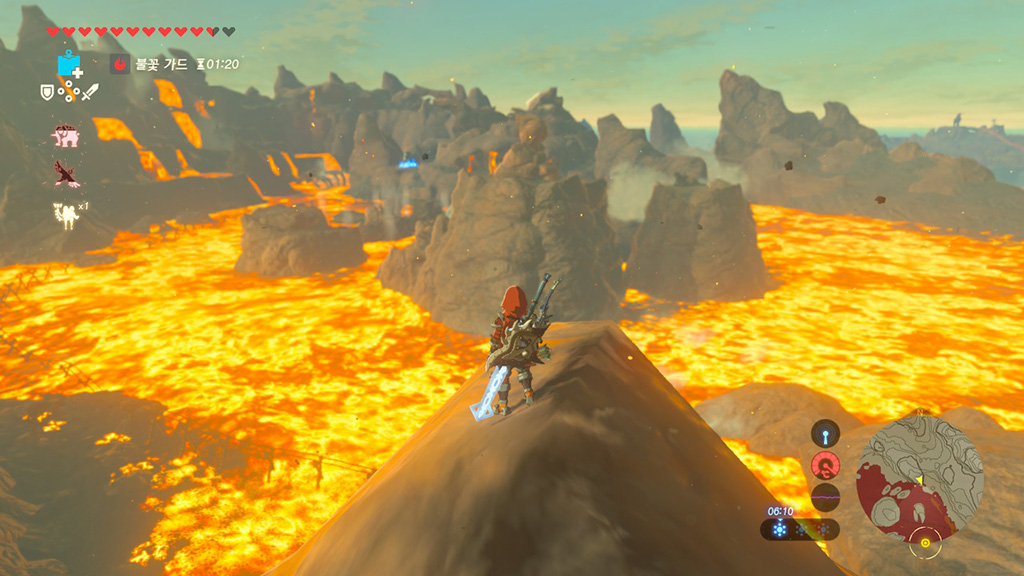Activate the bird champion ability icon
Viewport: 1024px width, 576px height.
(67, 174)
